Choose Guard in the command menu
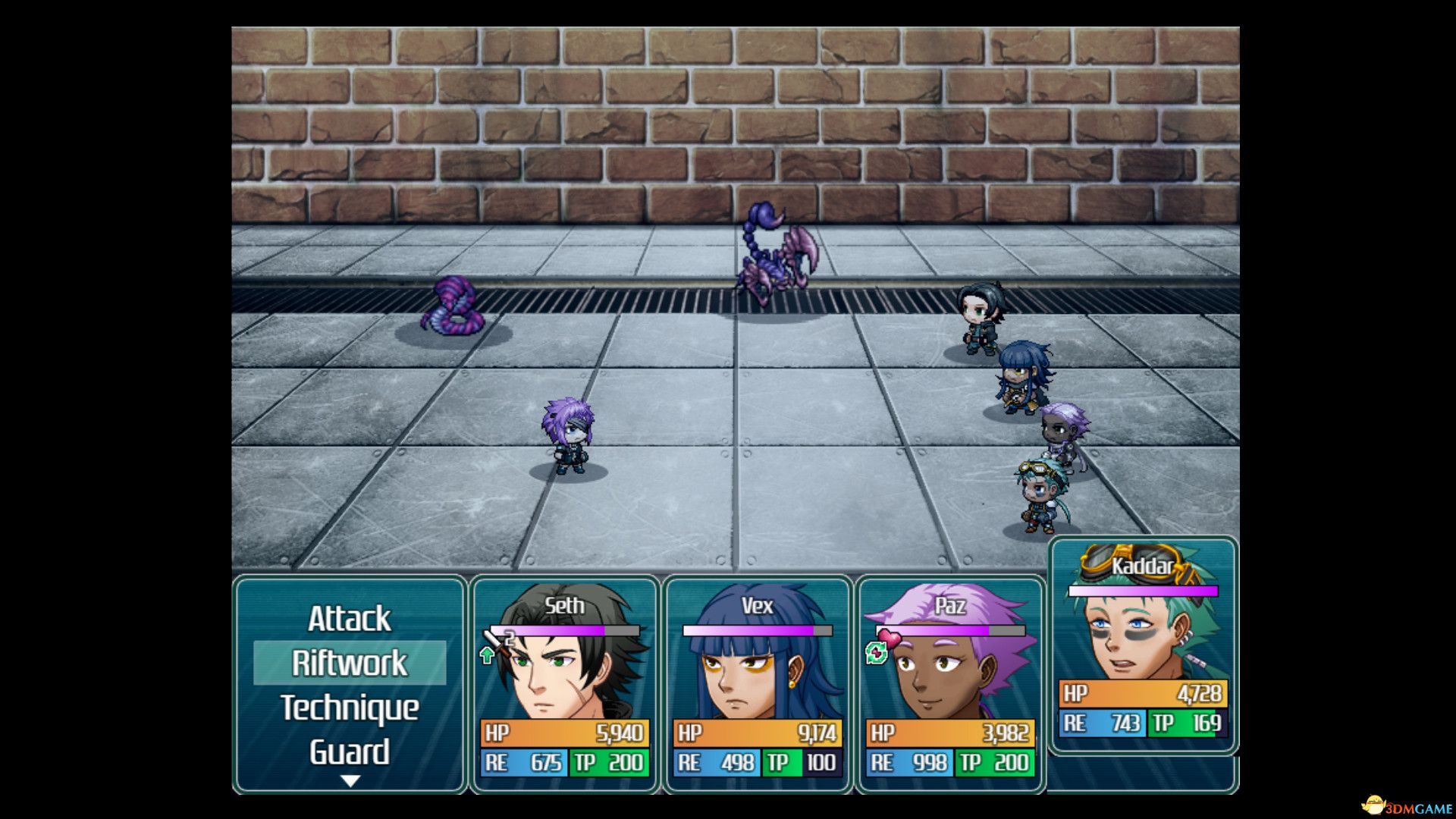 (349, 752)
